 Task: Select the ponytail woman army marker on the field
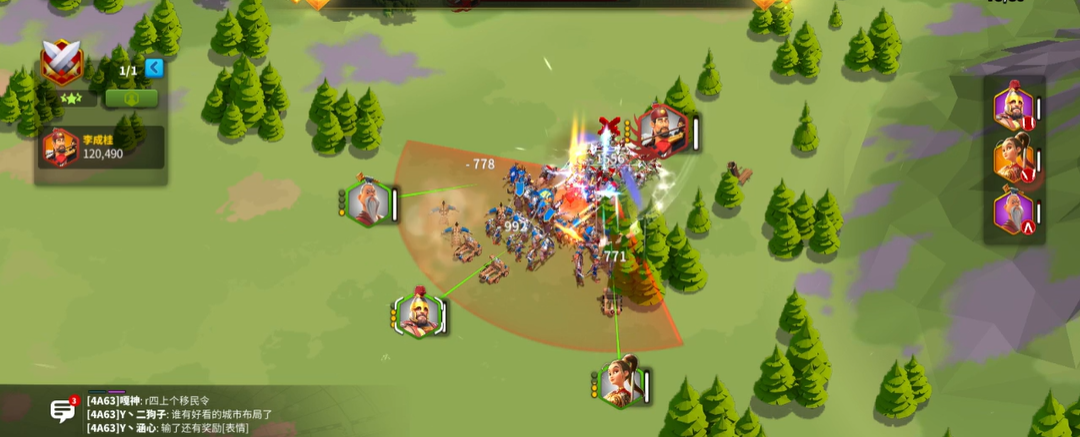[622, 383]
